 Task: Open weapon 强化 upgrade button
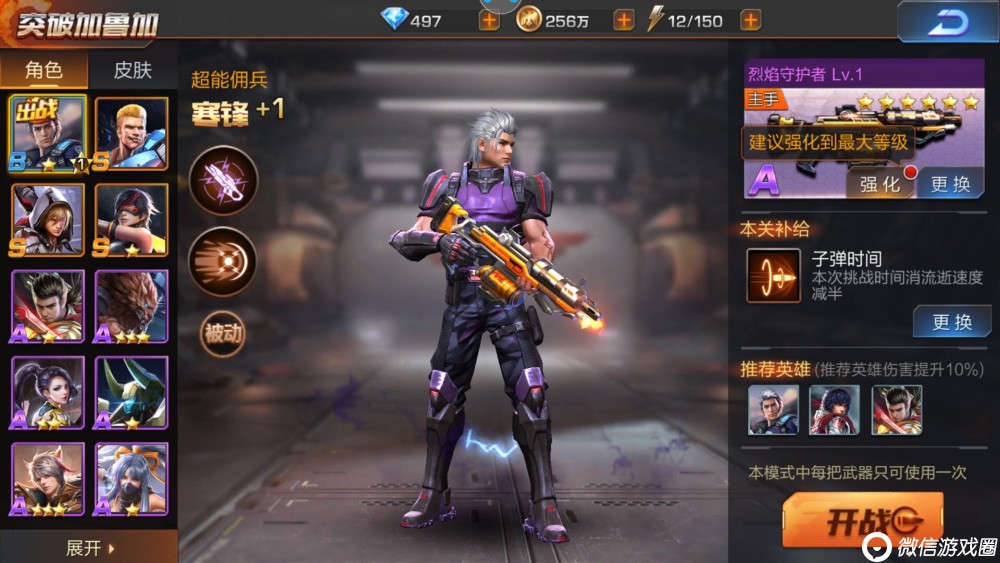(879, 184)
